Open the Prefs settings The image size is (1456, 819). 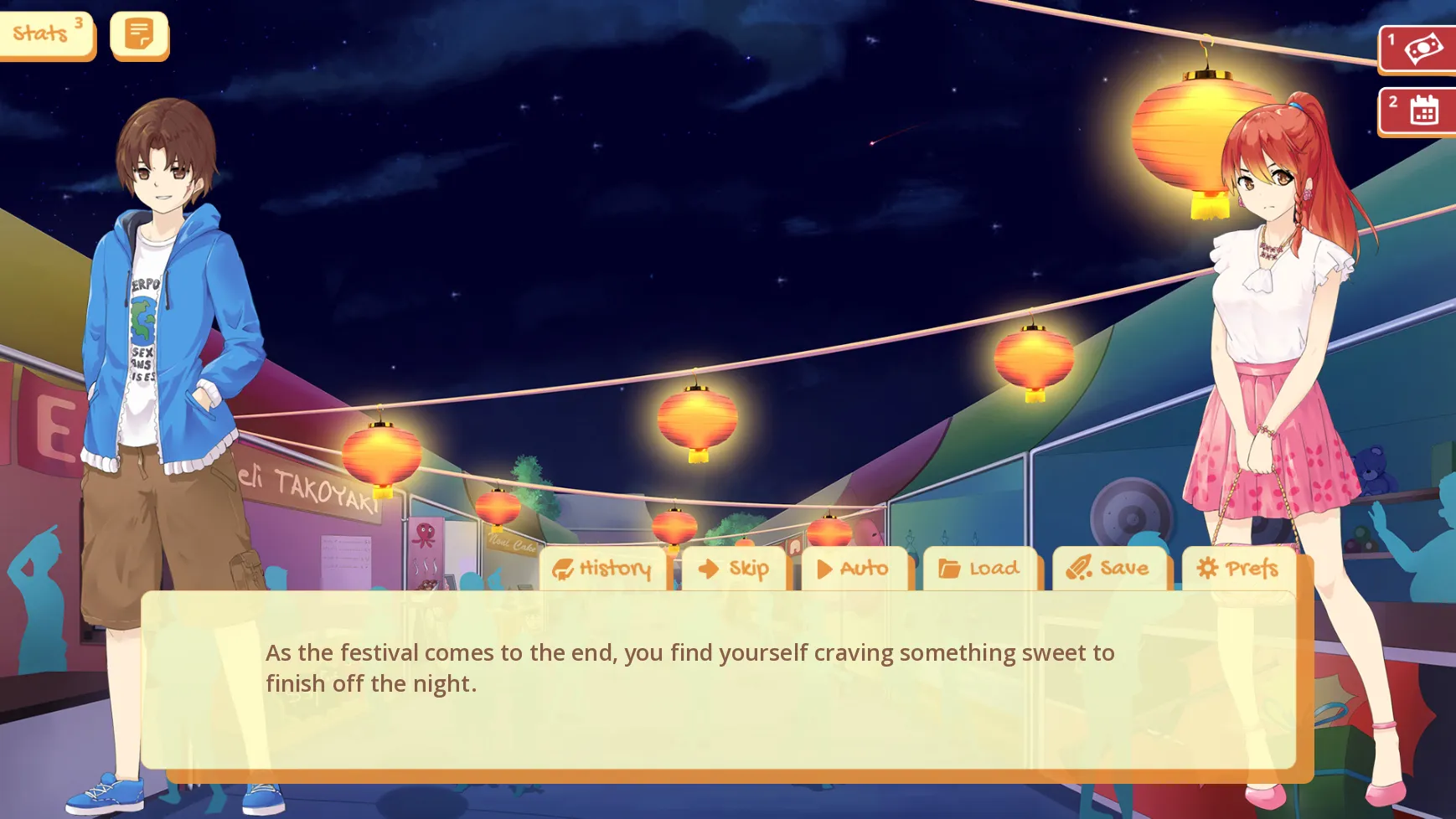tap(1238, 569)
